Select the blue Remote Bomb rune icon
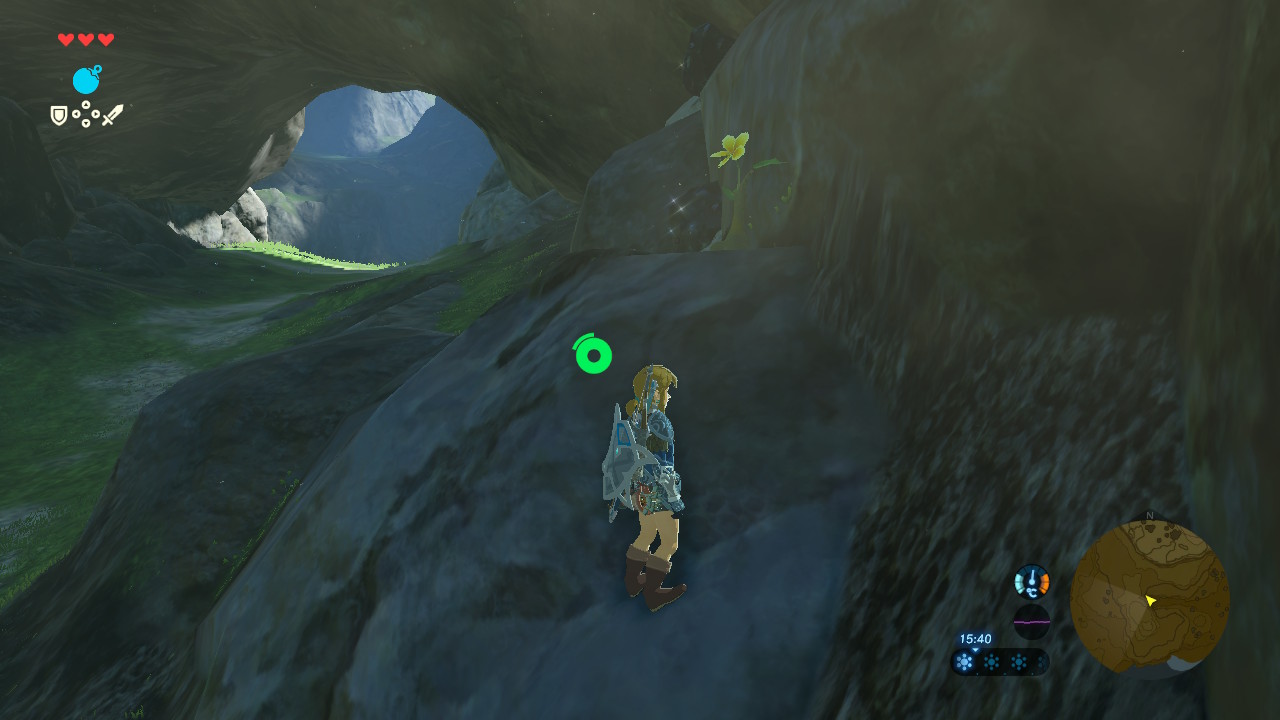Image resolution: width=1280 pixels, height=720 pixels. point(86,80)
